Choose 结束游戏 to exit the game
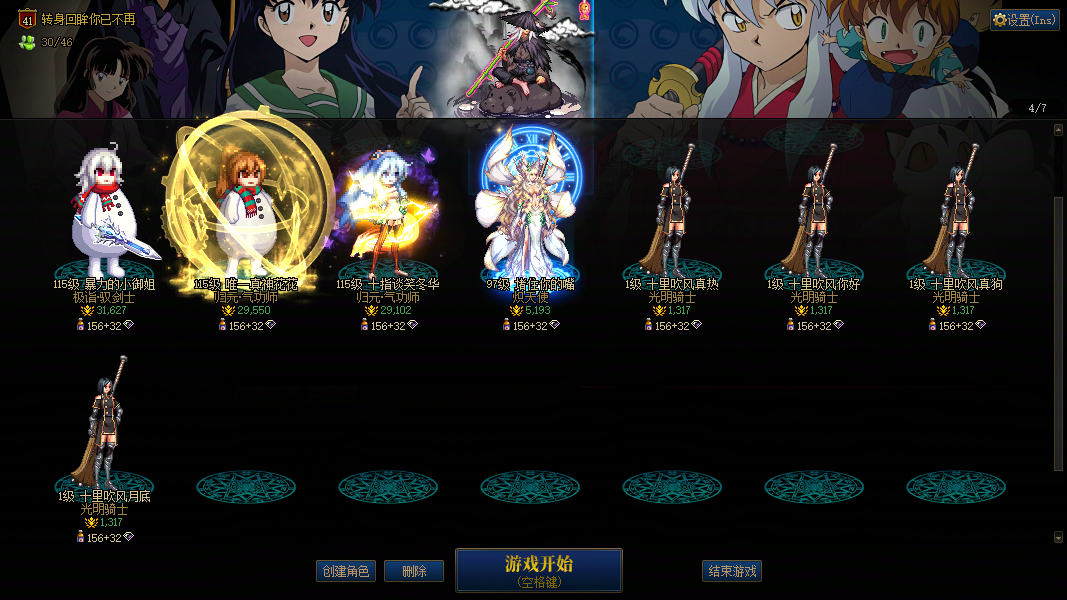 coord(732,571)
